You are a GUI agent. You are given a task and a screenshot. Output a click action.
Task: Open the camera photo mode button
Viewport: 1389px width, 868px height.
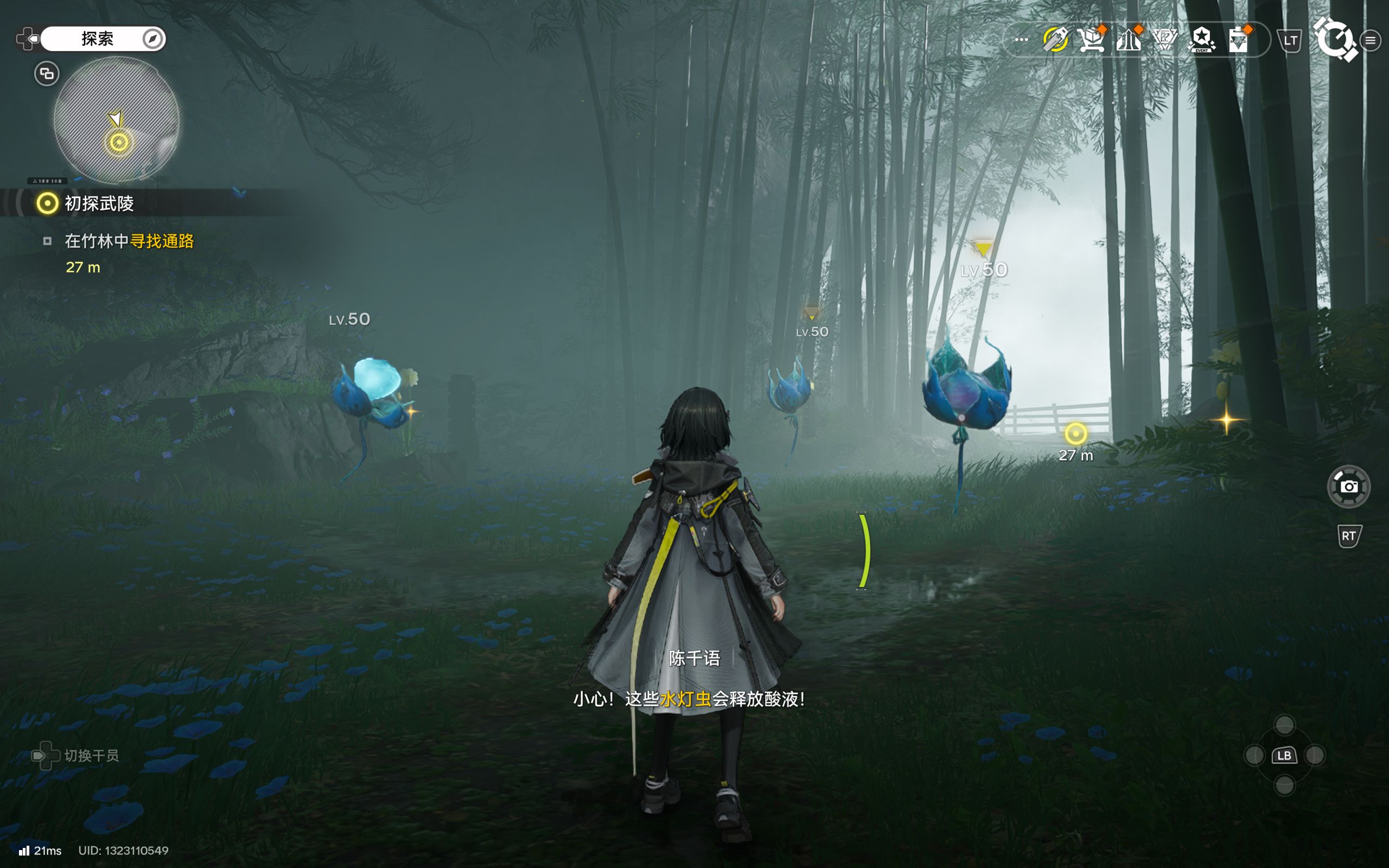pos(1349,487)
